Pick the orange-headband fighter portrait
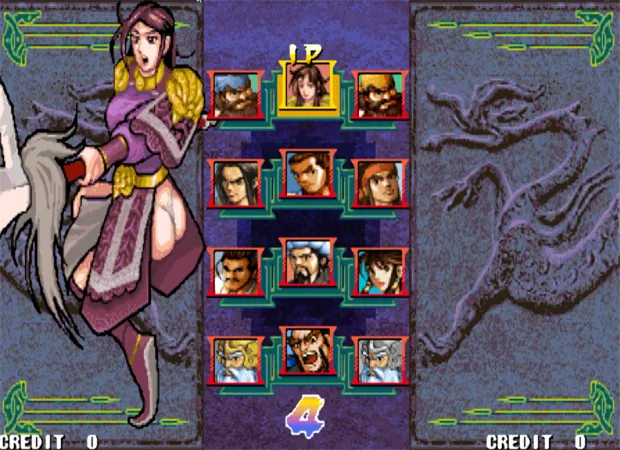This screenshot has height=450, width=620. pos(380,183)
